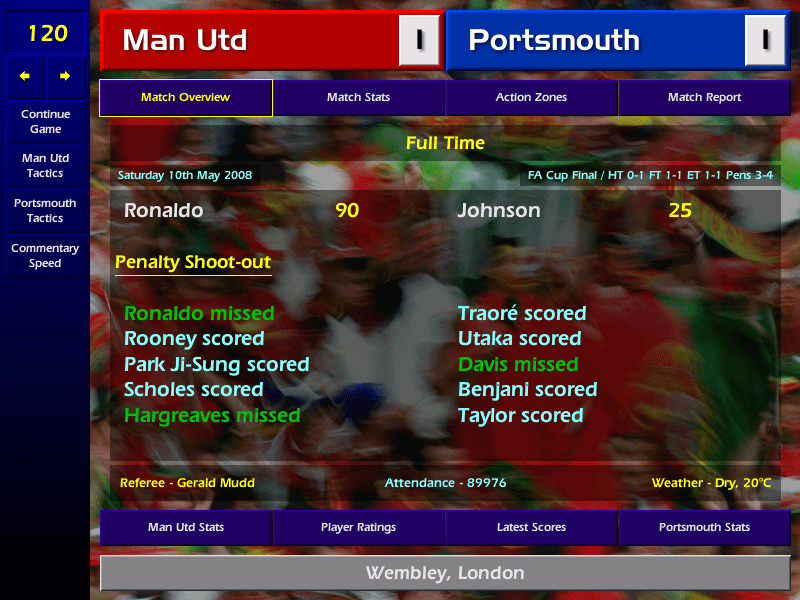The height and width of the screenshot is (600, 800).
Task: Click the Wembley, London stadium bar
Action: (444, 573)
